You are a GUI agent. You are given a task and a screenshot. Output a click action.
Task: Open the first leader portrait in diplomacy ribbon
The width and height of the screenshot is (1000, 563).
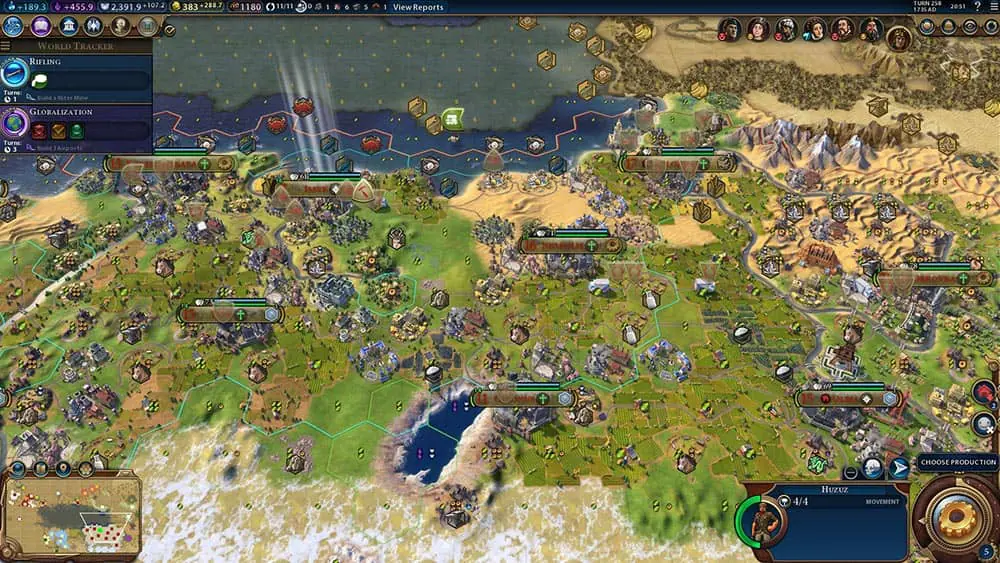pyautogui.click(x=730, y=30)
